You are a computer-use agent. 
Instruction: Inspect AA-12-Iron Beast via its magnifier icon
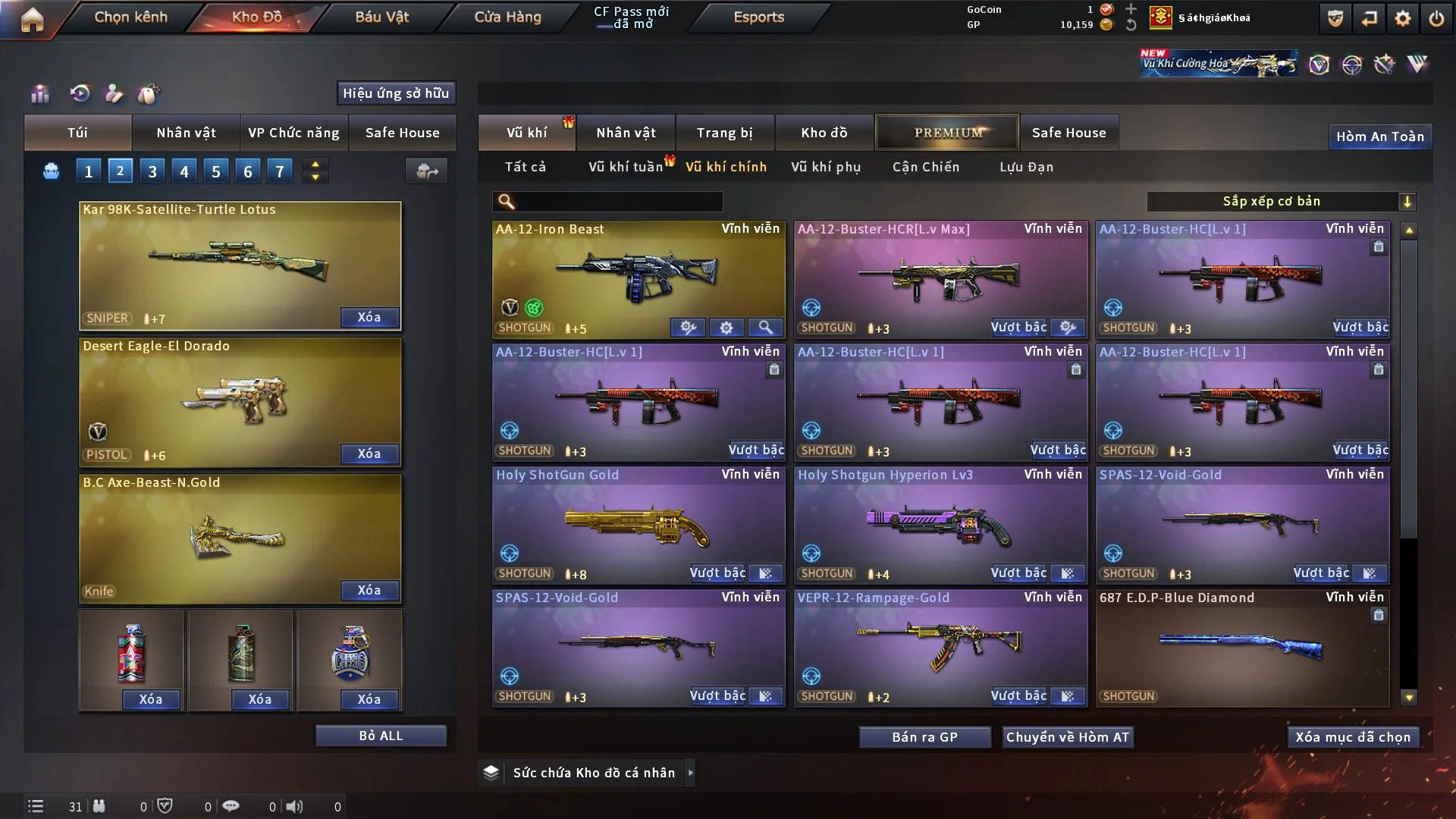(x=766, y=328)
